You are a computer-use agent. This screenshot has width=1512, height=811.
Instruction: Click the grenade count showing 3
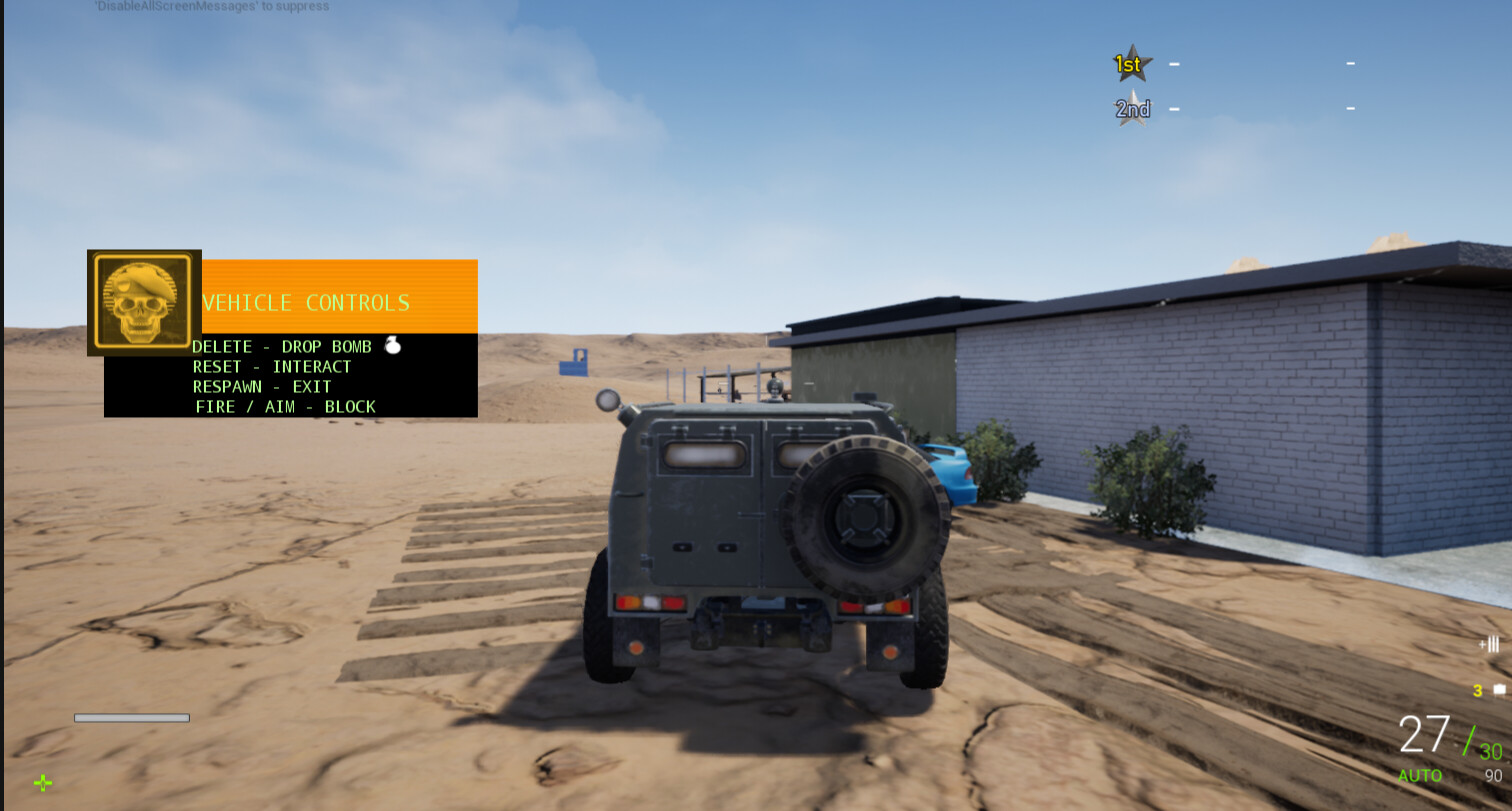(x=1478, y=690)
